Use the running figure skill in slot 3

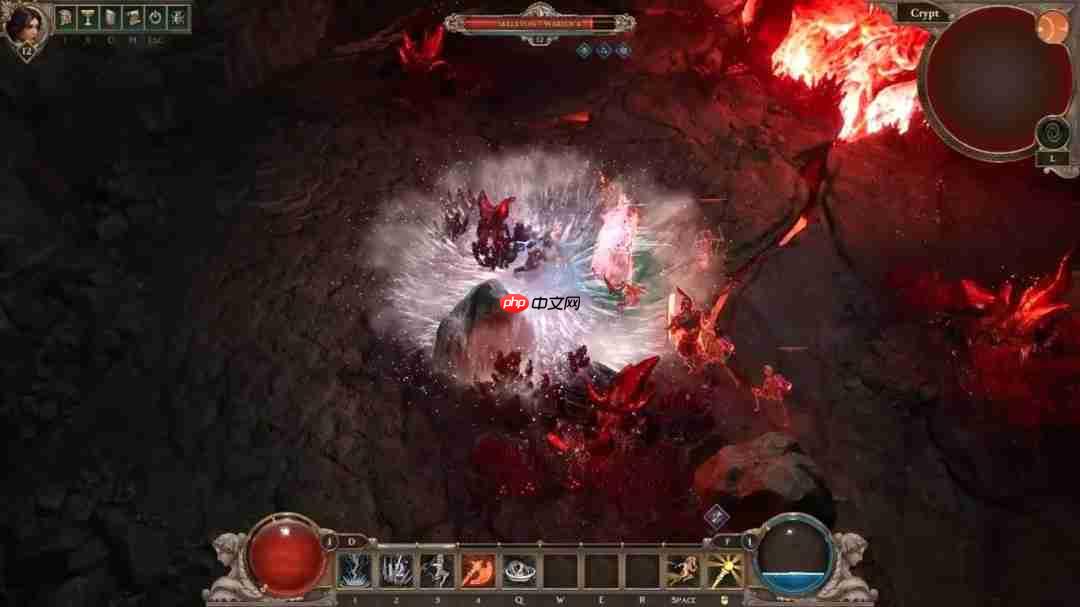437,571
